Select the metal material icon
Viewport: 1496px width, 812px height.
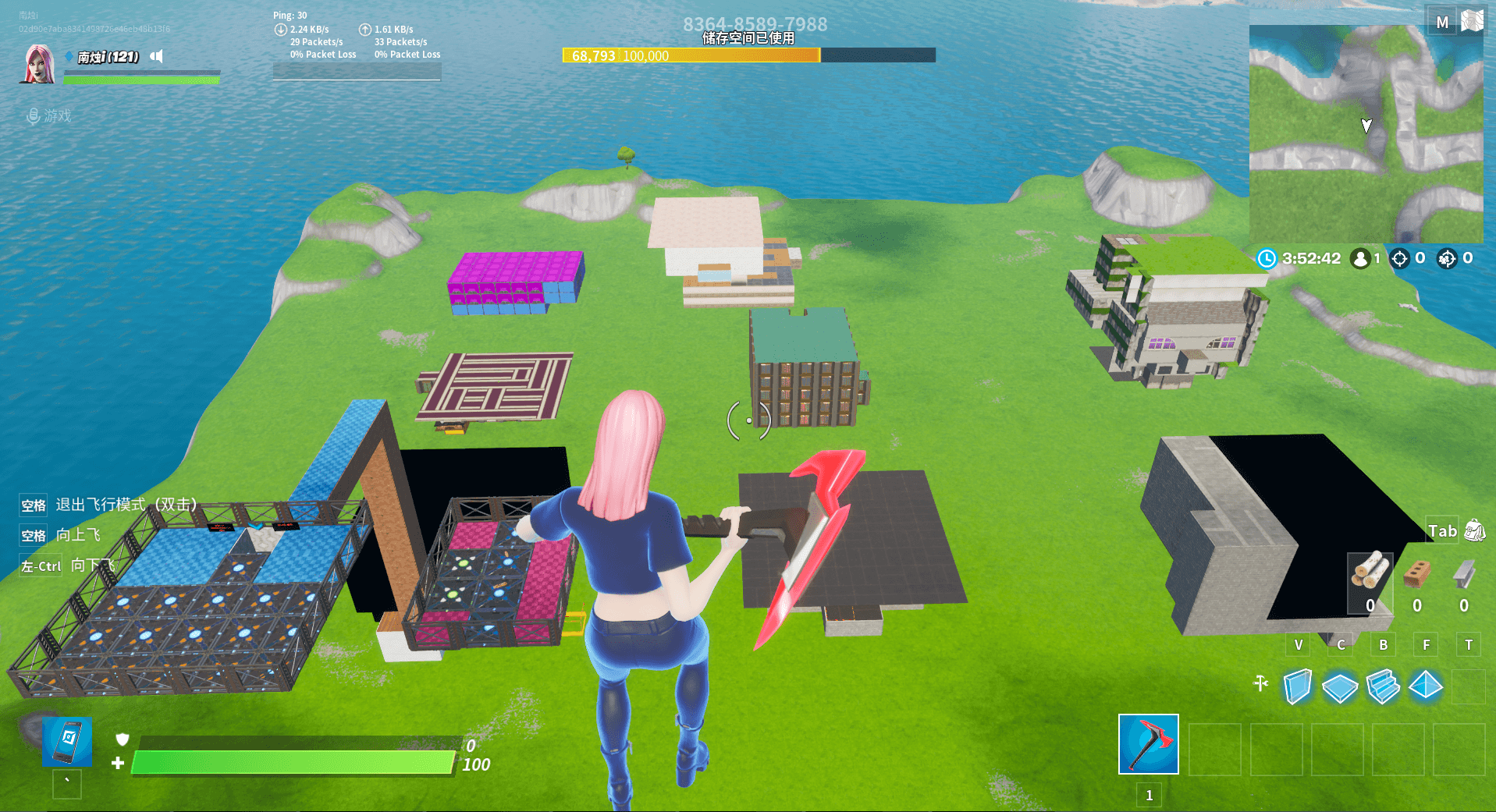(x=1463, y=574)
